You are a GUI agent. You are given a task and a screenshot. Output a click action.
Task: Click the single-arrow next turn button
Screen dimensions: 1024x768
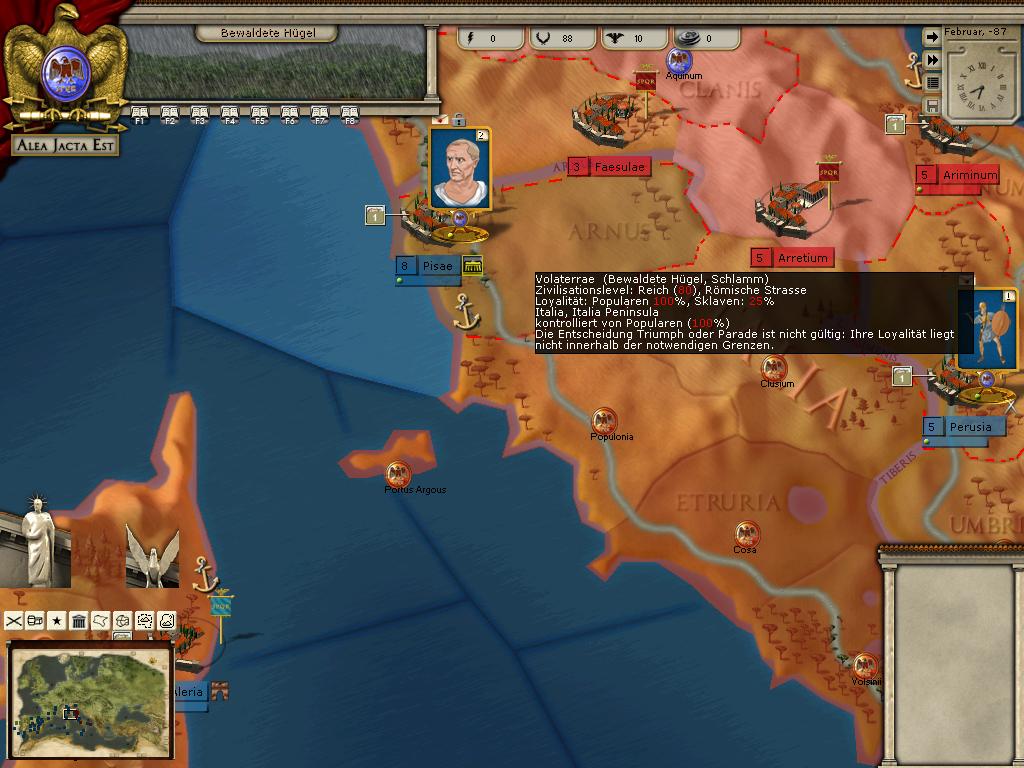(x=932, y=37)
